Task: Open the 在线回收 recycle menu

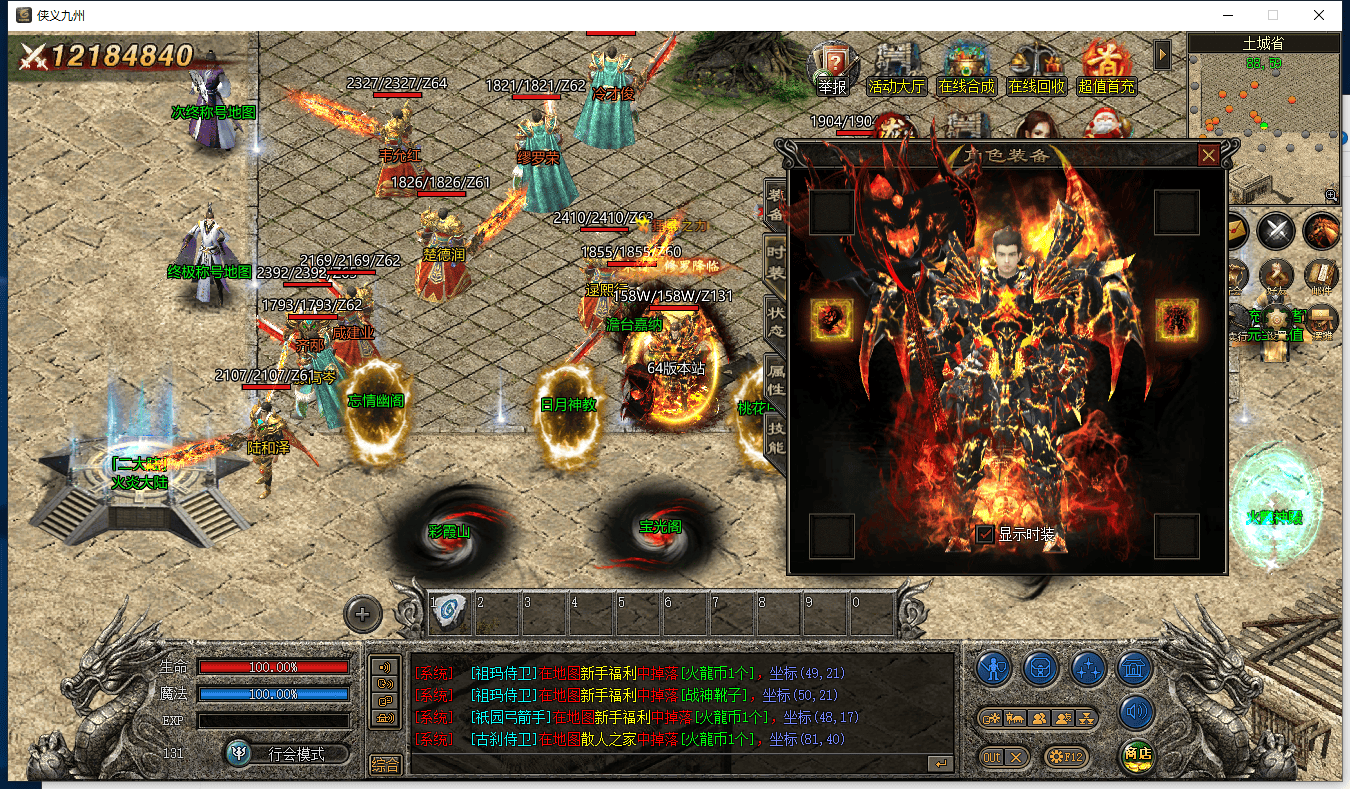Action: [1037, 69]
